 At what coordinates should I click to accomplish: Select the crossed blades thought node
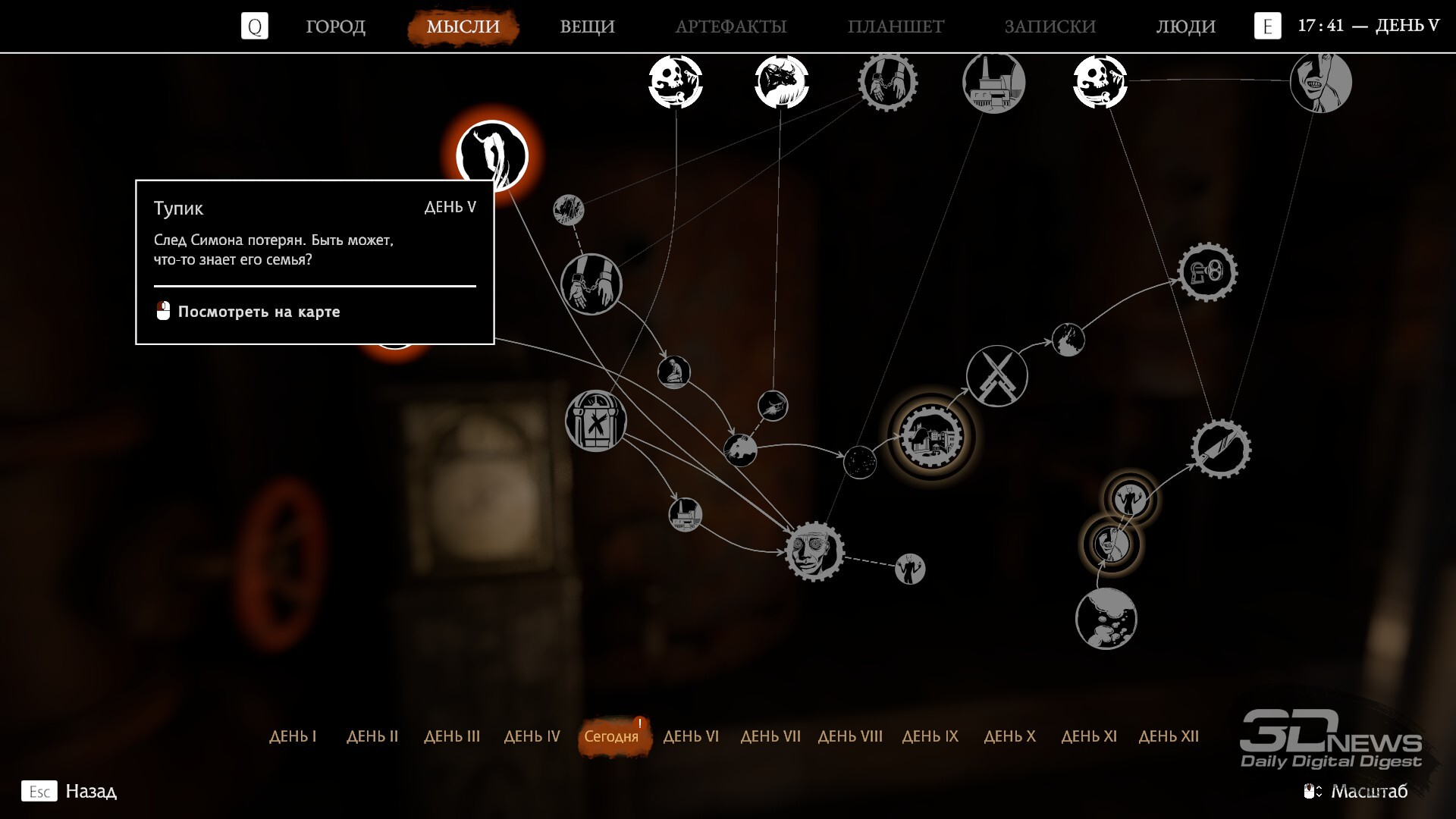[996, 376]
